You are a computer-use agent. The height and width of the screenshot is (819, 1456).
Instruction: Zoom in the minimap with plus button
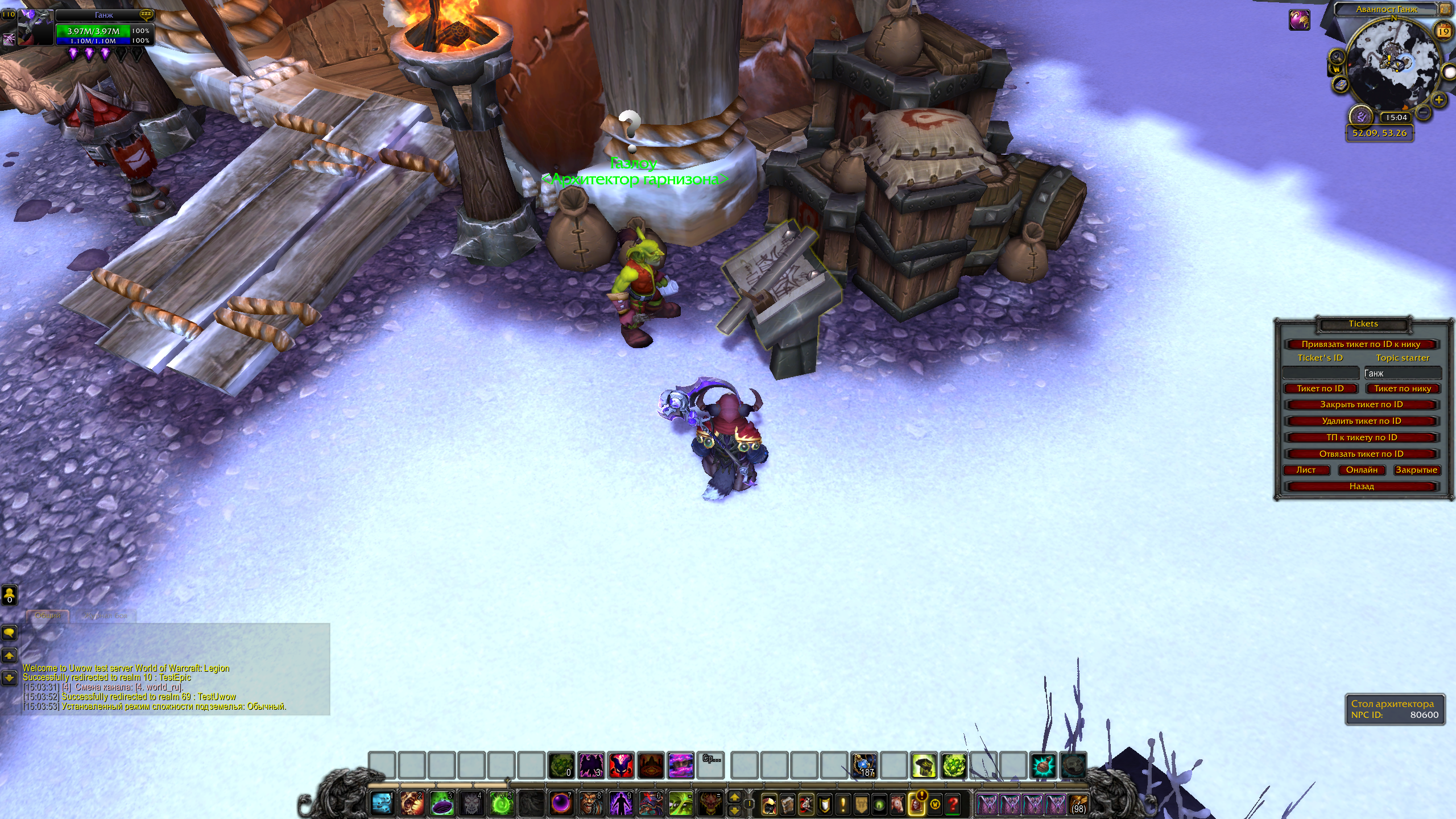pos(1439,100)
